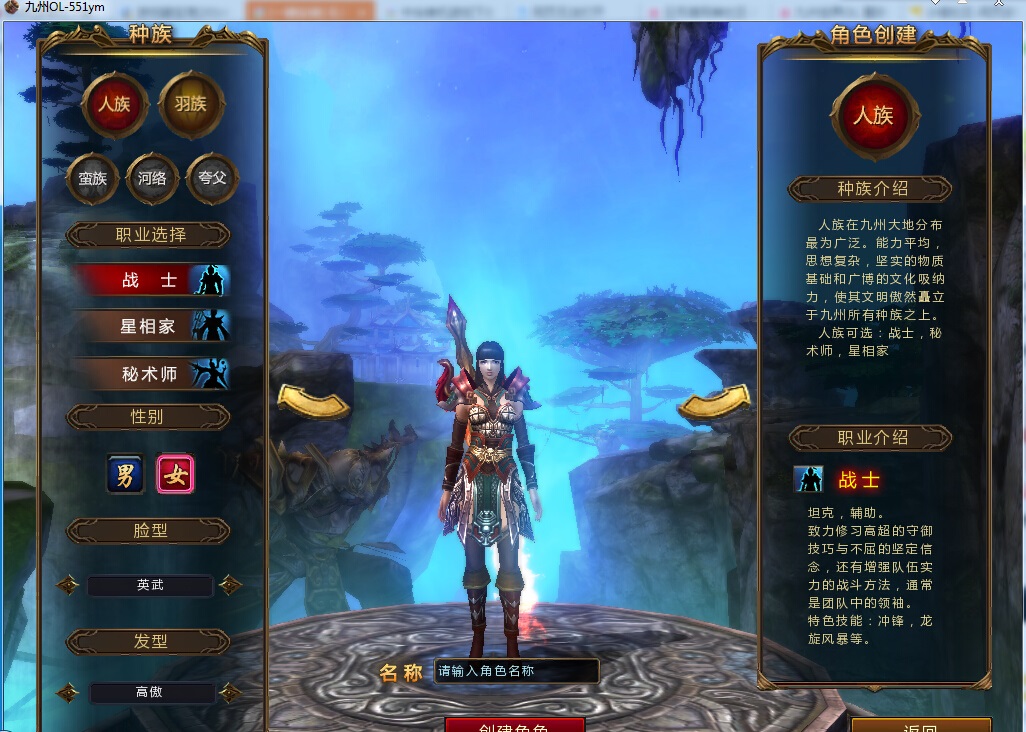Select the 人族 race in the race panel
Image resolution: width=1026 pixels, height=732 pixels.
114,104
